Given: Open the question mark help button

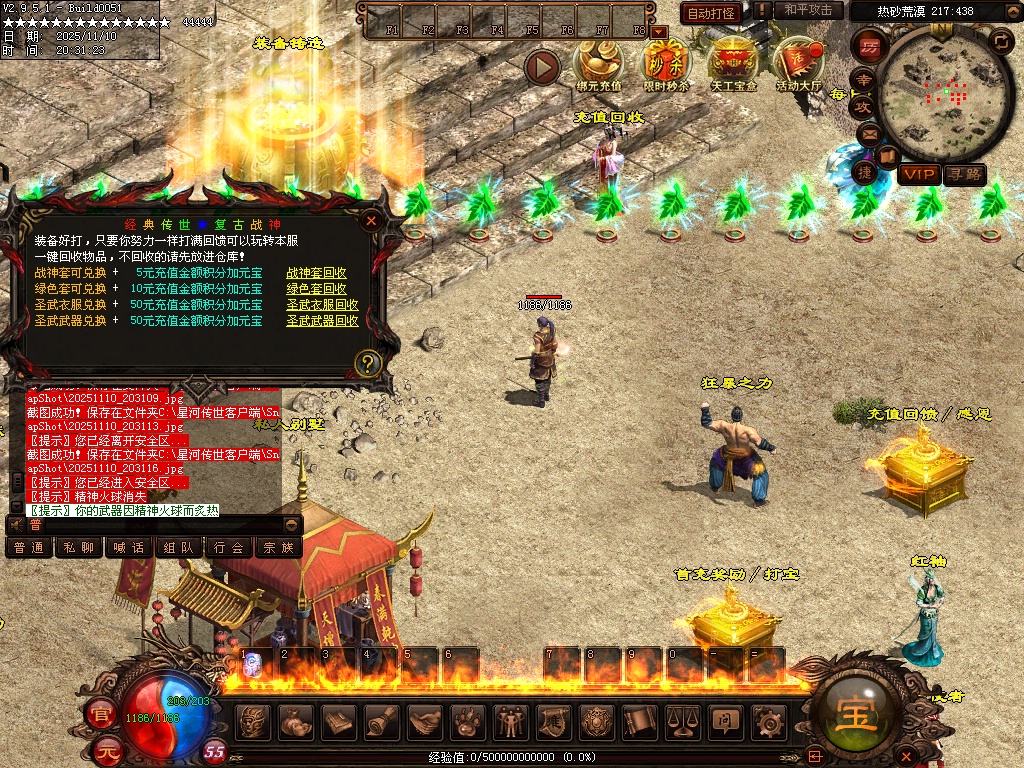Looking at the screenshot, I should click(369, 362).
